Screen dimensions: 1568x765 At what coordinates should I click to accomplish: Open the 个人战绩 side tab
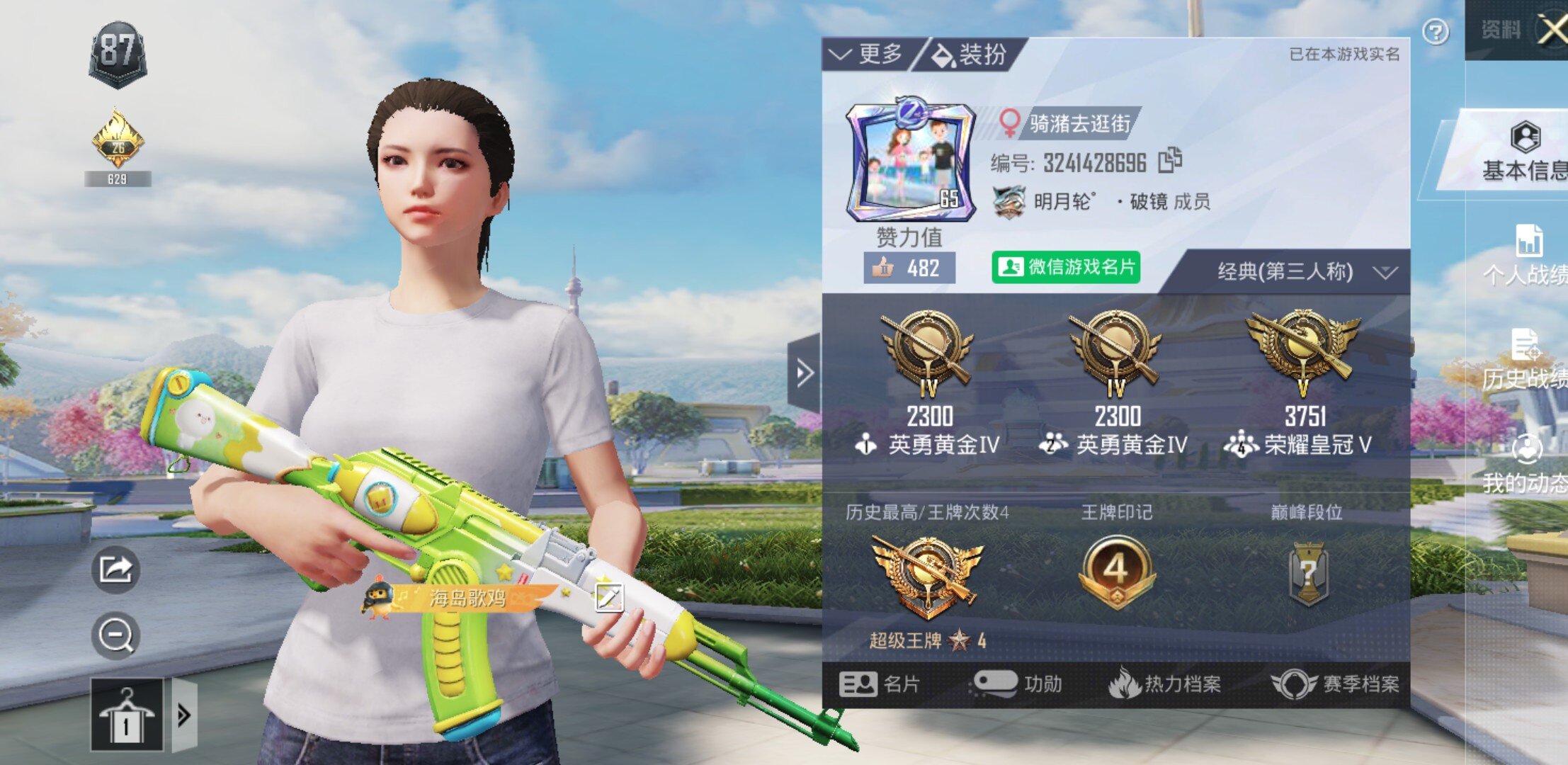[1528, 255]
